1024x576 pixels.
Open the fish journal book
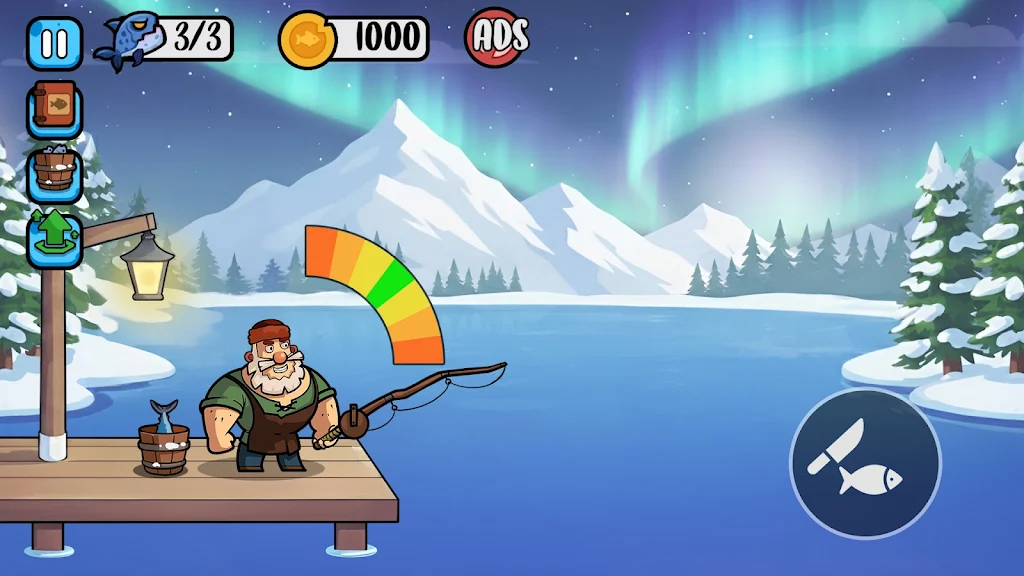click(54, 108)
